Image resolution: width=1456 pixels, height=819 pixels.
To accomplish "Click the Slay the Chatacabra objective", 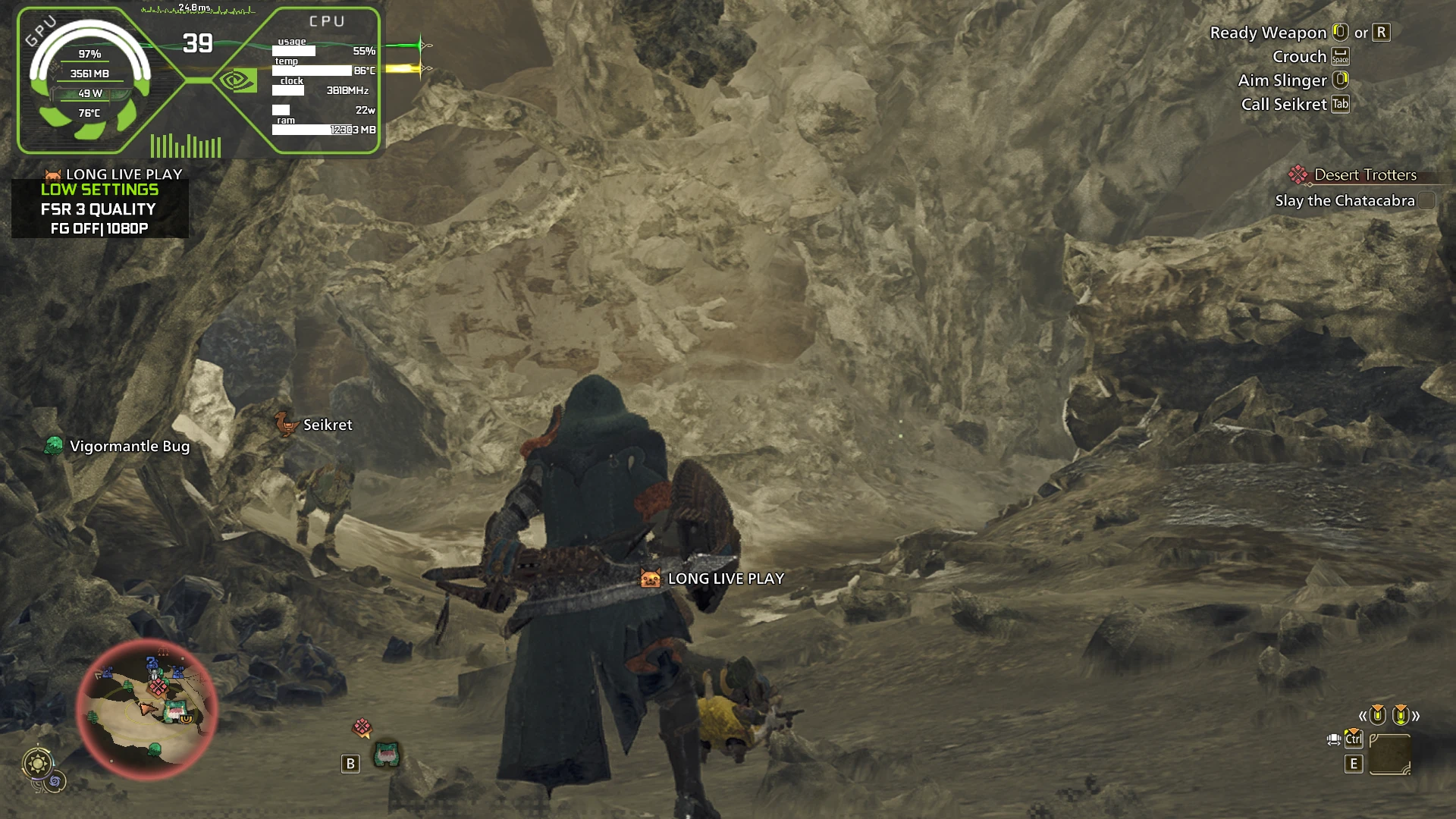I will click(1345, 201).
